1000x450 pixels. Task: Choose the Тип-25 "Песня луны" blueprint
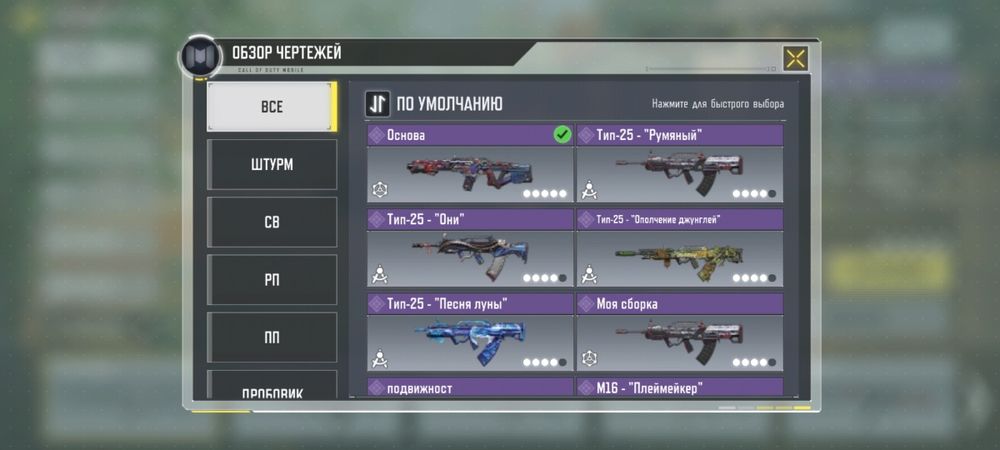point(470,331)
